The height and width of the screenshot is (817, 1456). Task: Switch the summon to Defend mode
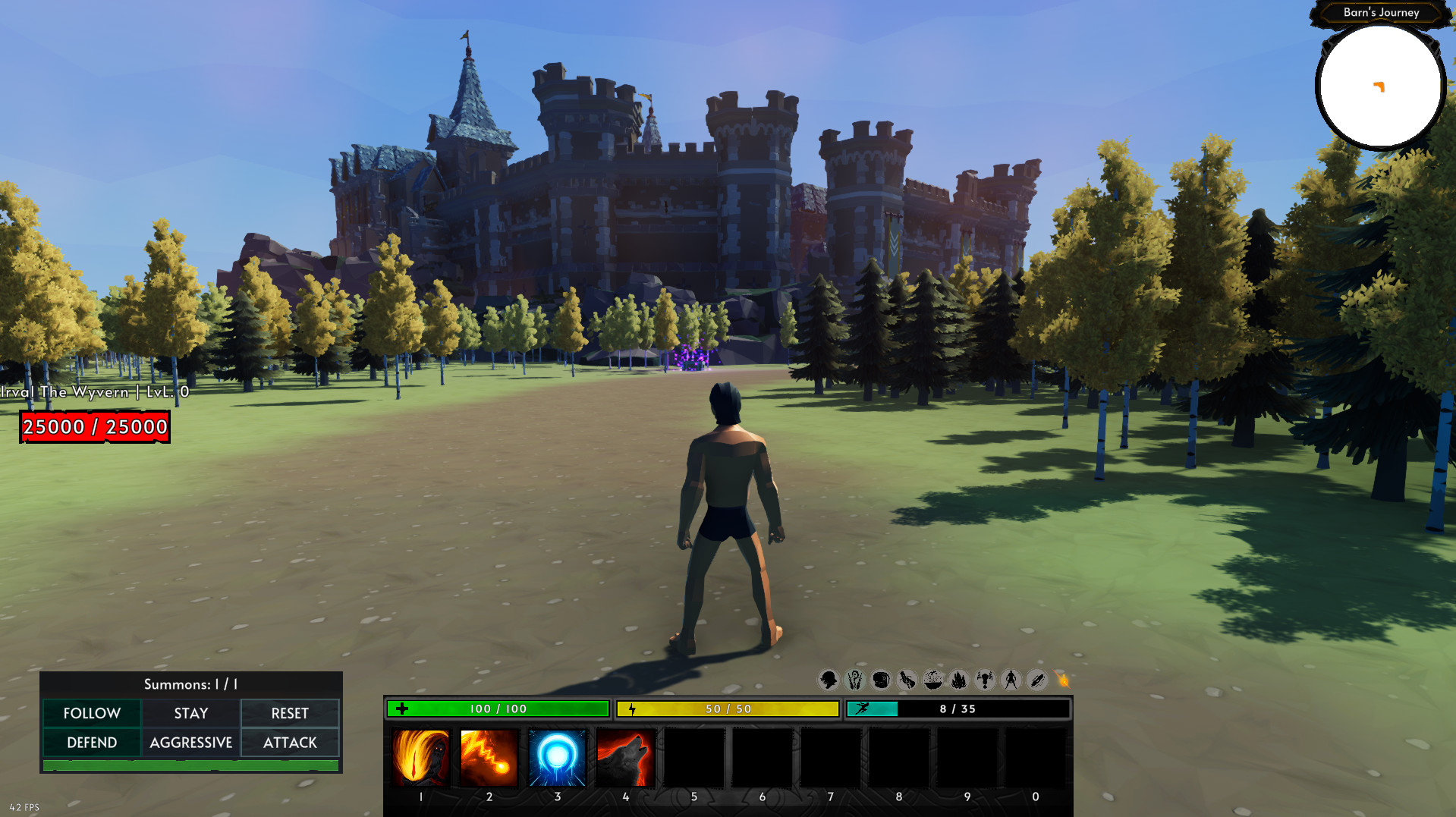(92, 743)
